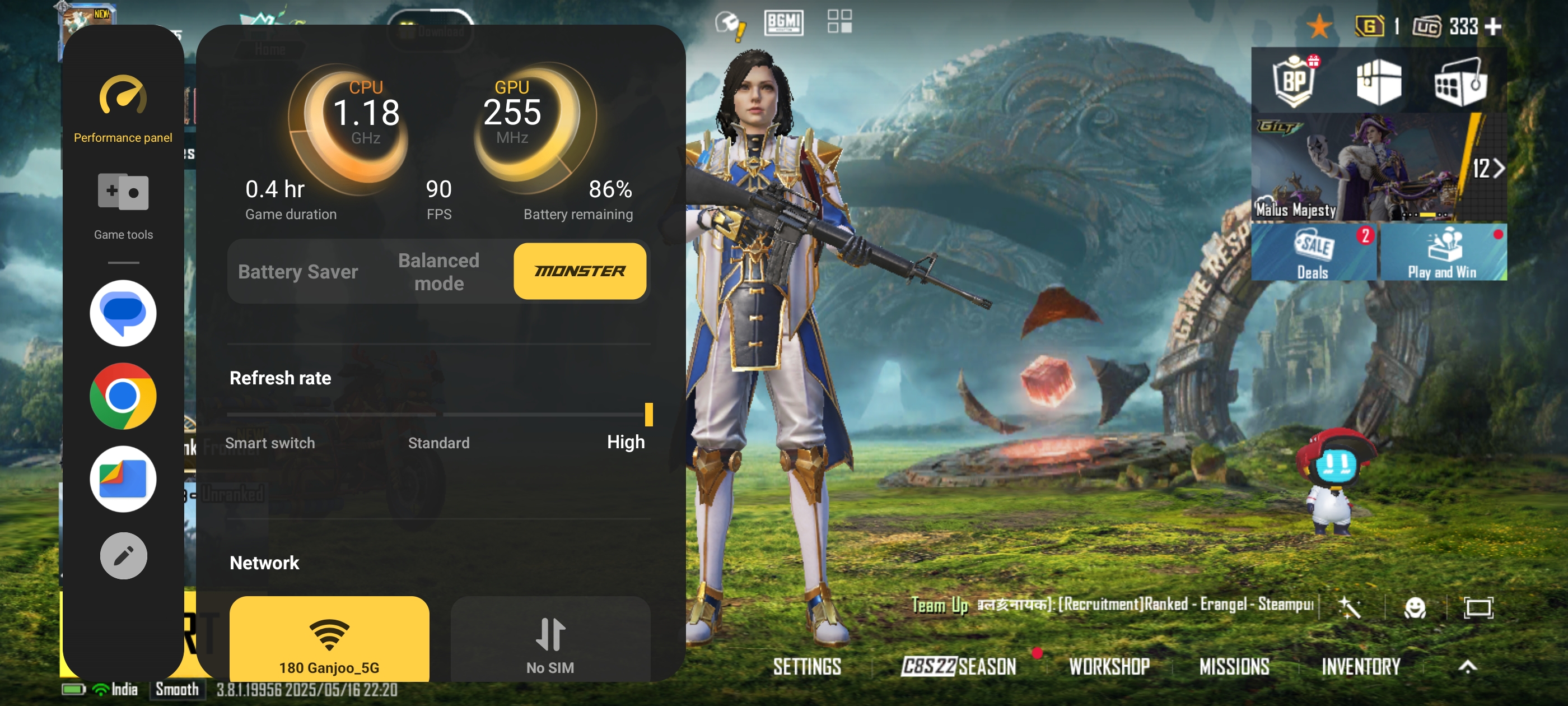The image size is (1568, 706).
Task: Go to the Workshop
Action: pos(1109,666)
